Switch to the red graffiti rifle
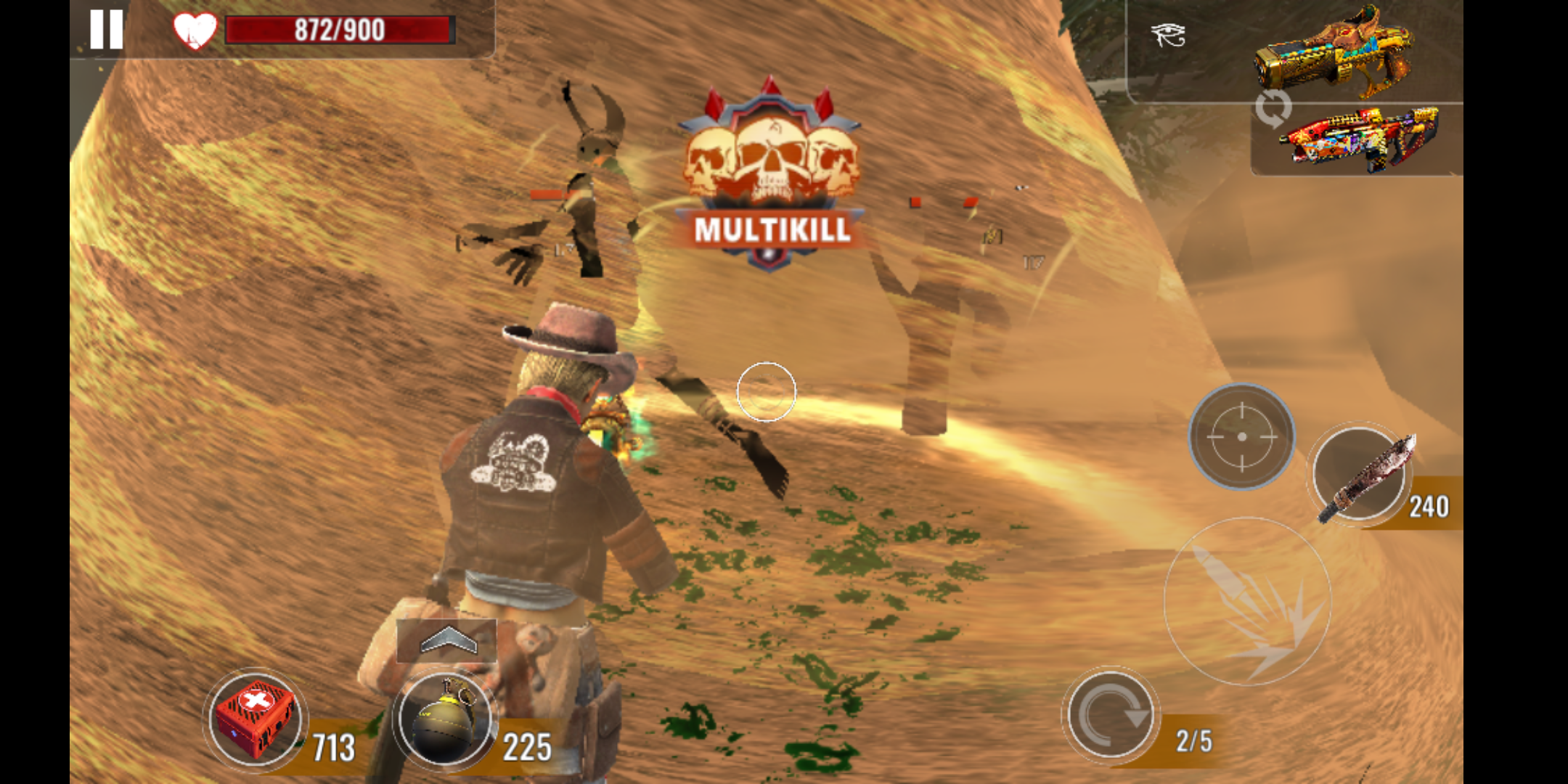1568x784 pixels. tap(1357, 140)
